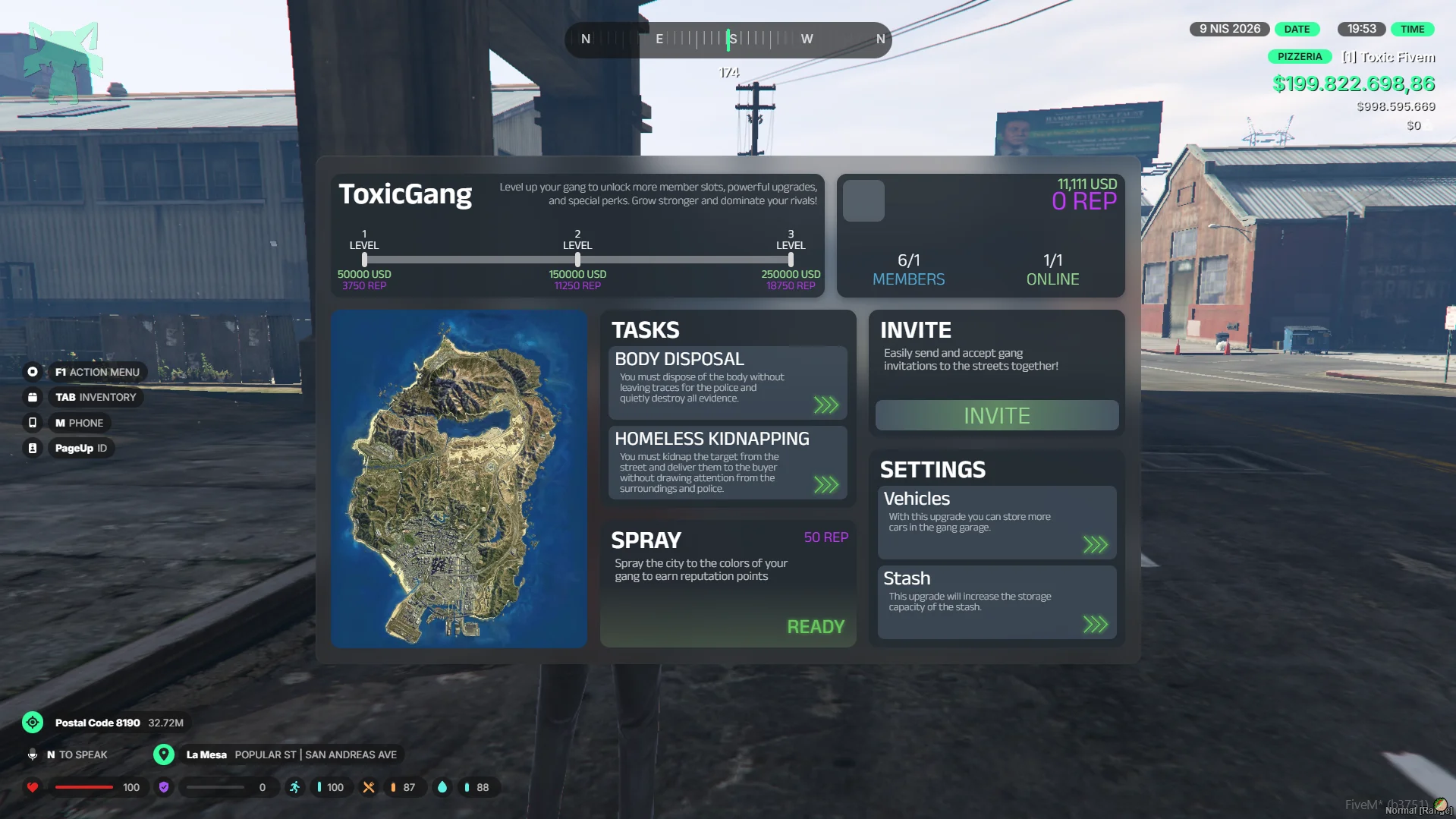Click the green INVITE button
The width and height of the screenshot is (1456, 819).
tap(996, 416)
